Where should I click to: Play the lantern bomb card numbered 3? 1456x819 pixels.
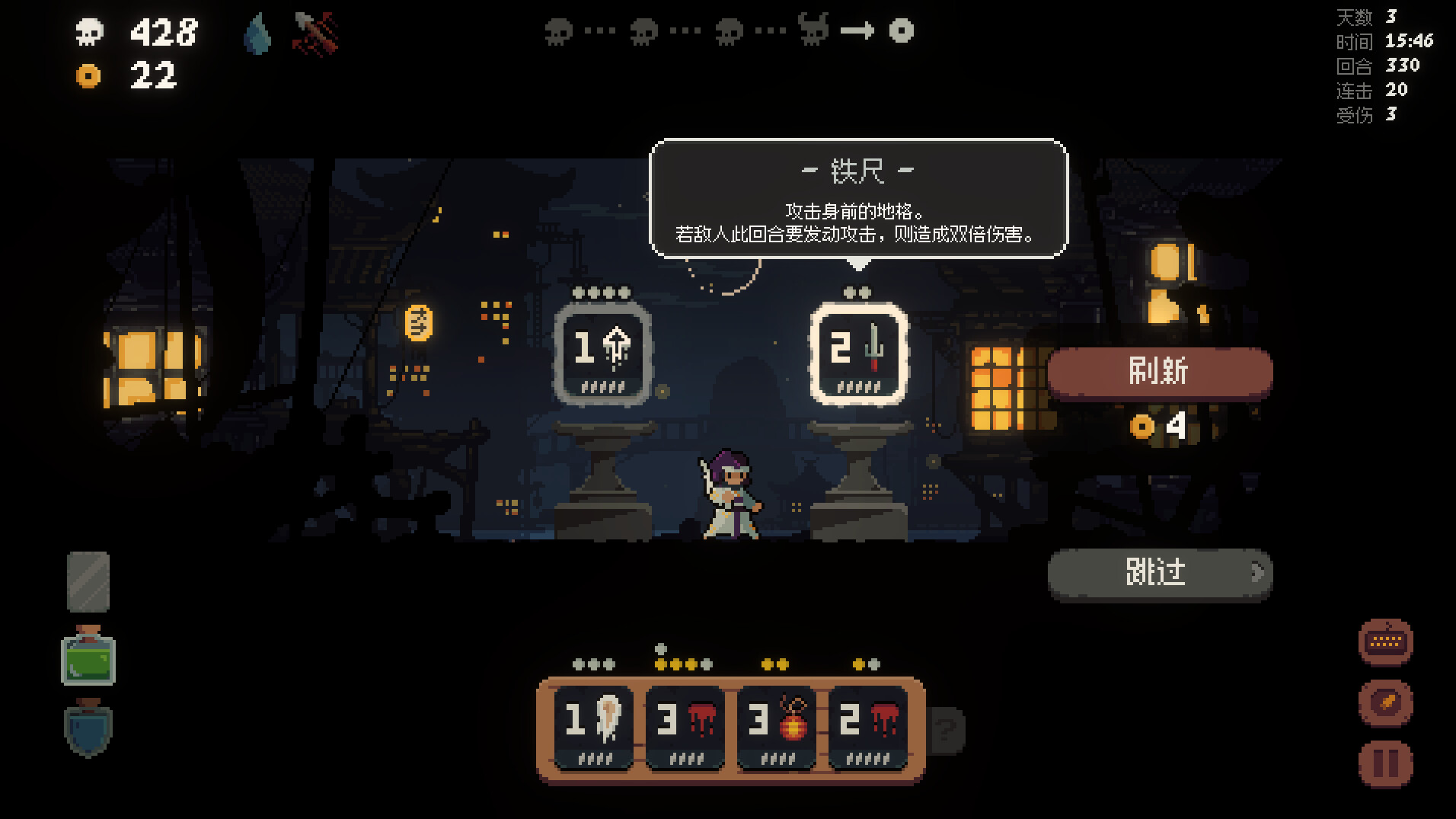(777, 724)
